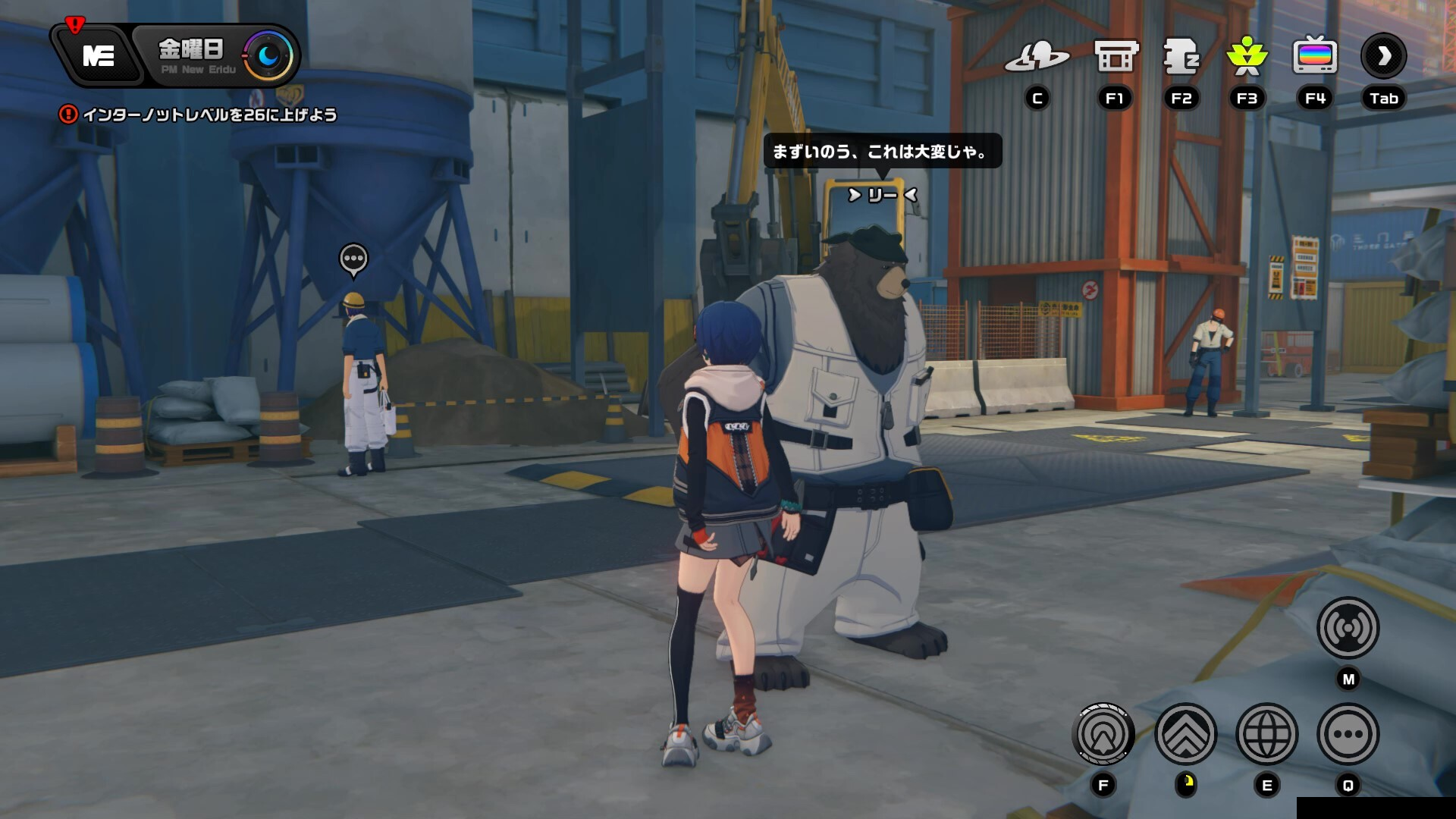The width and height of the screenshot is (1456, 819).
Task: Activate the signal wave button above M
Action: tap(1348, 628)
